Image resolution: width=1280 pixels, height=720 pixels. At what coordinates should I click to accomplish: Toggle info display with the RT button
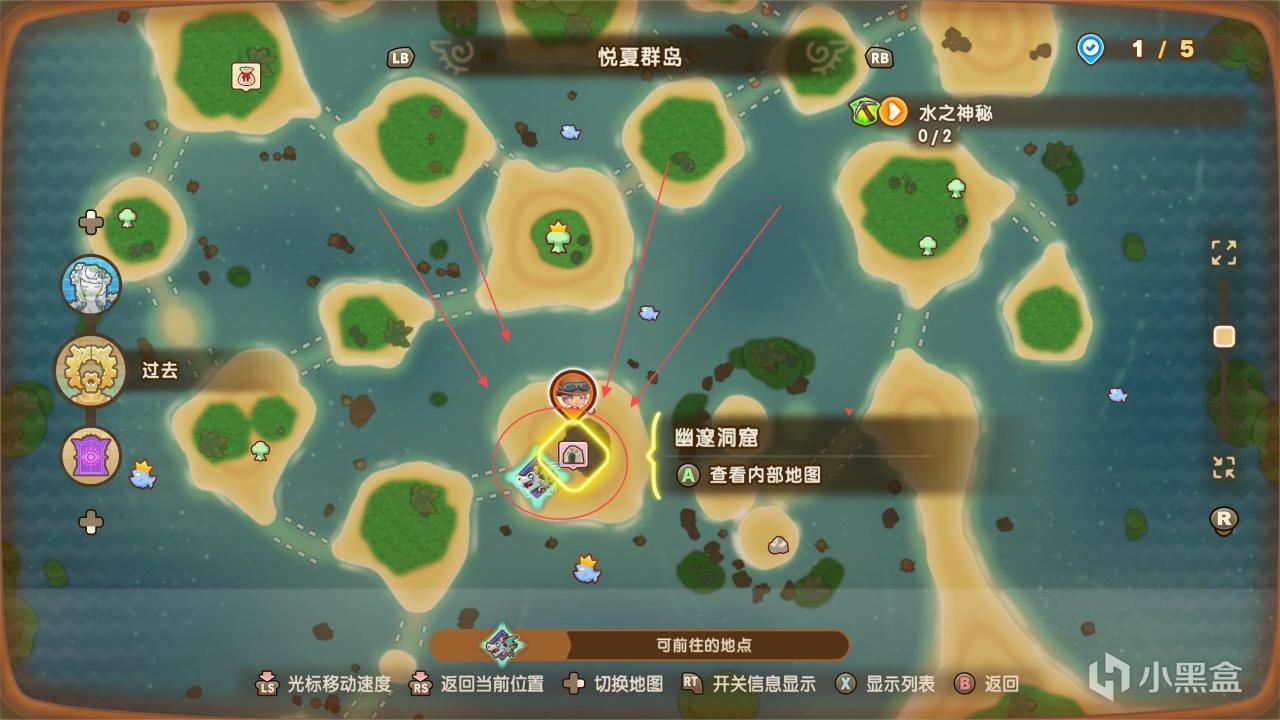pyautogui.click(x=692, y=684)
